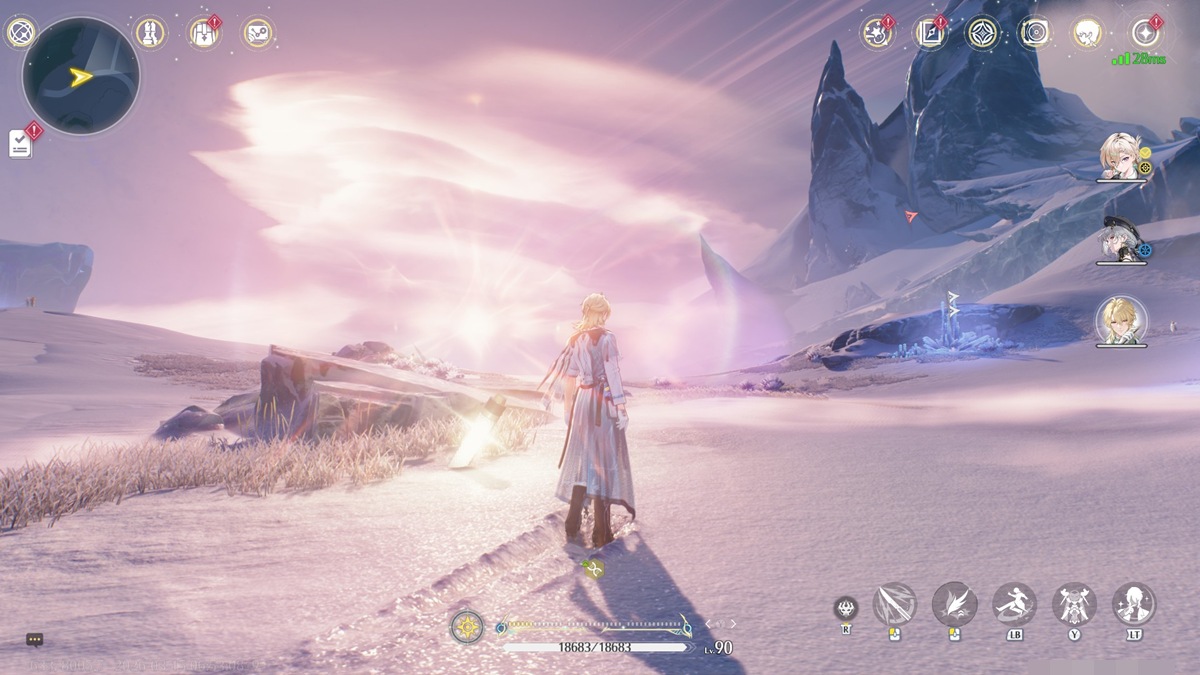The height and width of the screenshot is (675, 1200).
Task: Open the chess pieces icon menu
Action: tap(150, 33)
